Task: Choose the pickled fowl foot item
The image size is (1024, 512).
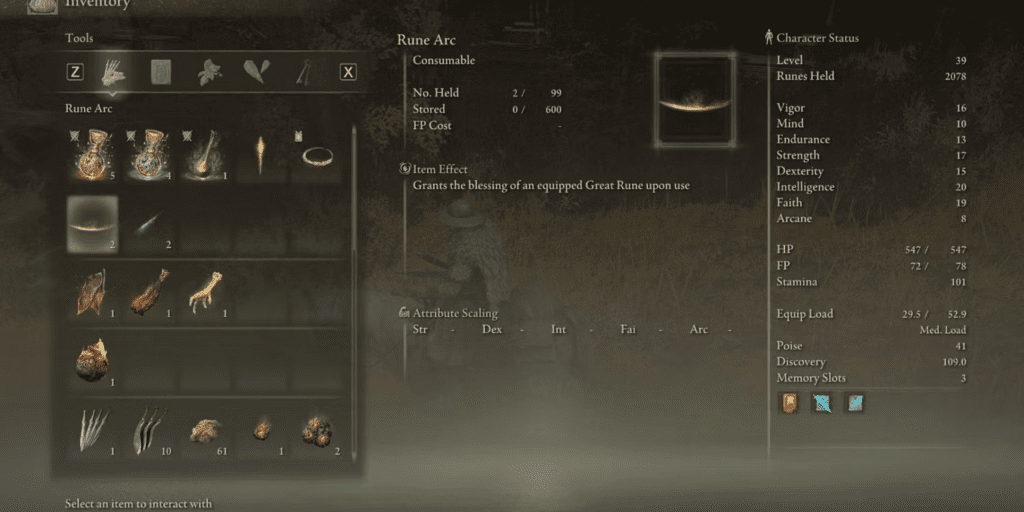Action: (206, 292)
